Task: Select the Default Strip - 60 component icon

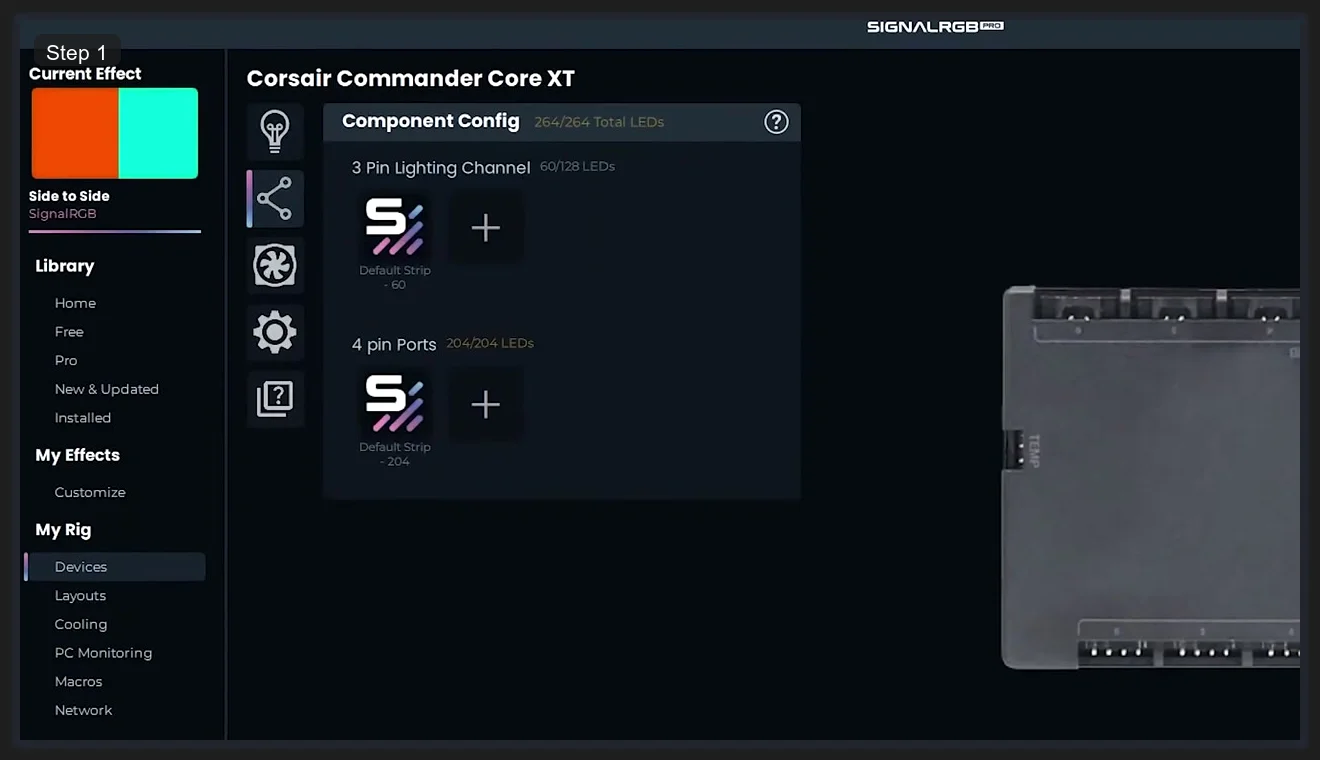Action: point(394,227)
